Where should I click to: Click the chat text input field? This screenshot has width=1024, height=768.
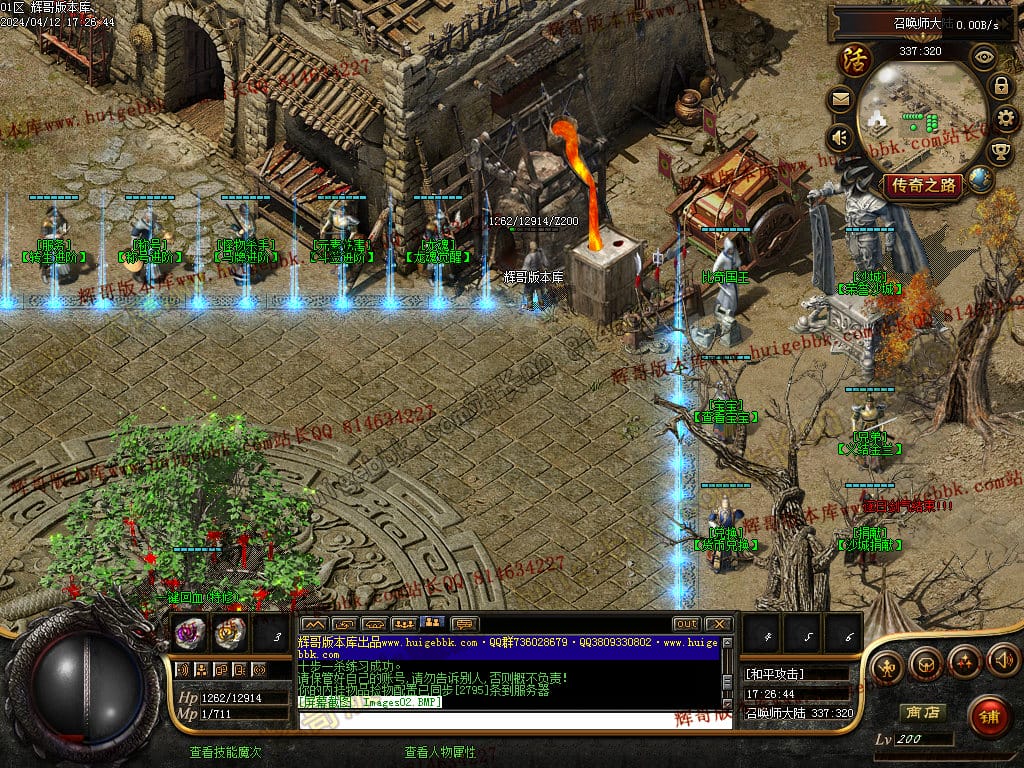click(510, 720)
